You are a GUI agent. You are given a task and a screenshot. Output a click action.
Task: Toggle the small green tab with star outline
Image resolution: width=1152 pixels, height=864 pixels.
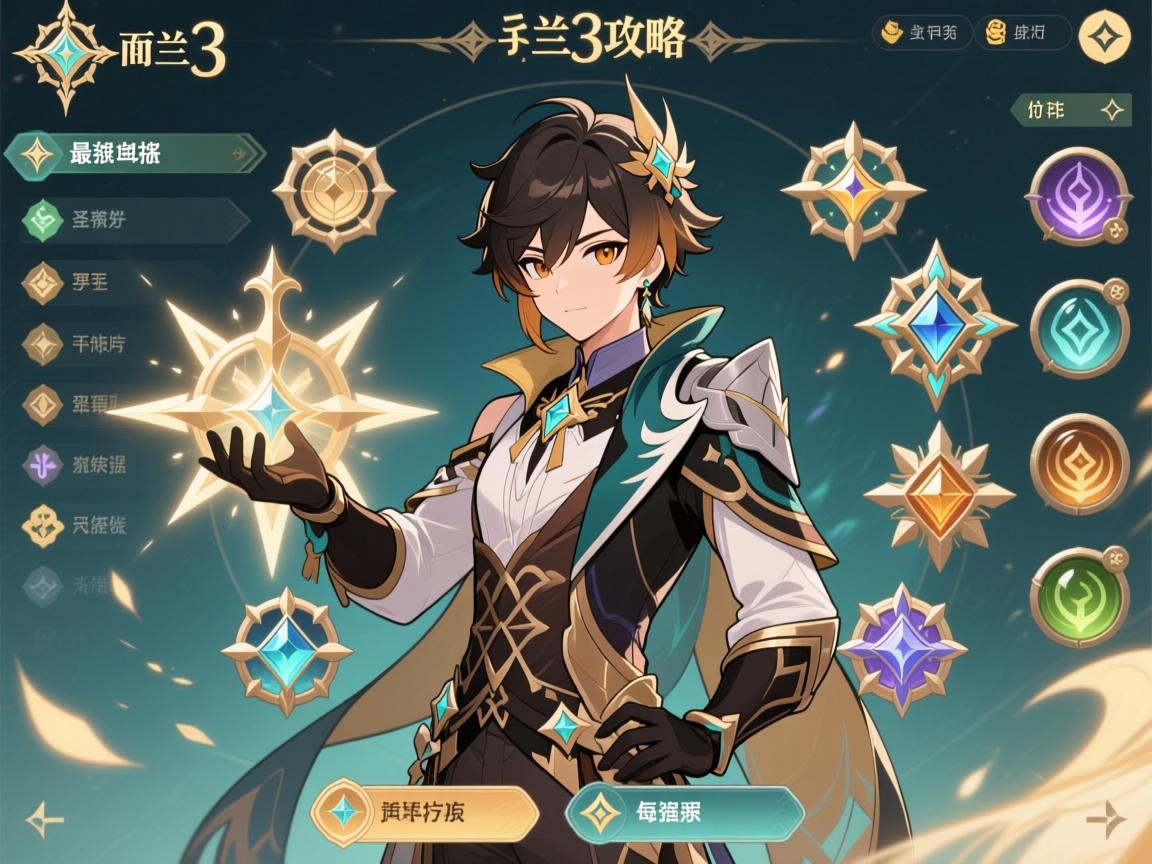point(1071,110)
